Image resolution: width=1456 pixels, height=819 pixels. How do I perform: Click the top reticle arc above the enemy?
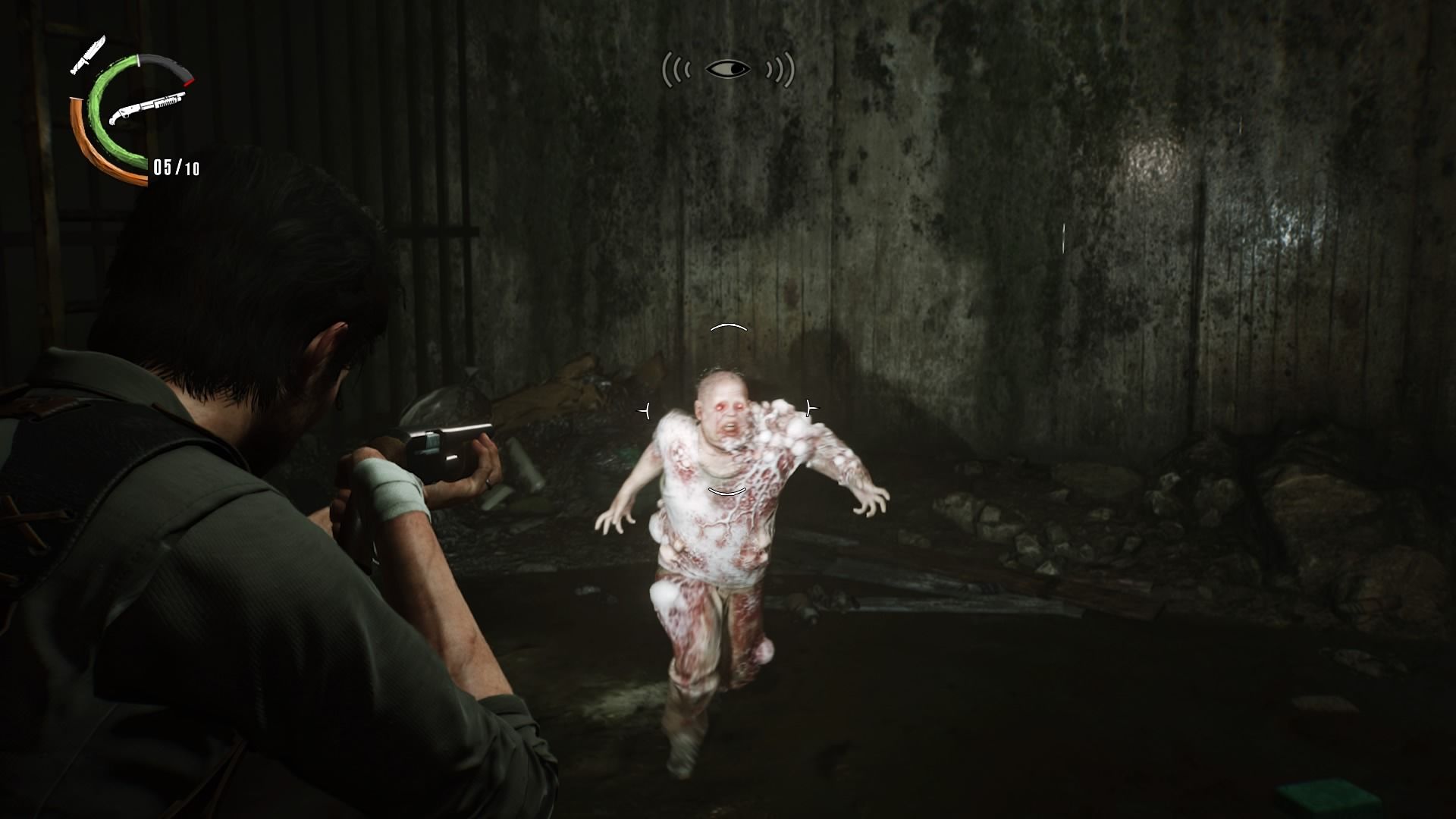point(728,326)
